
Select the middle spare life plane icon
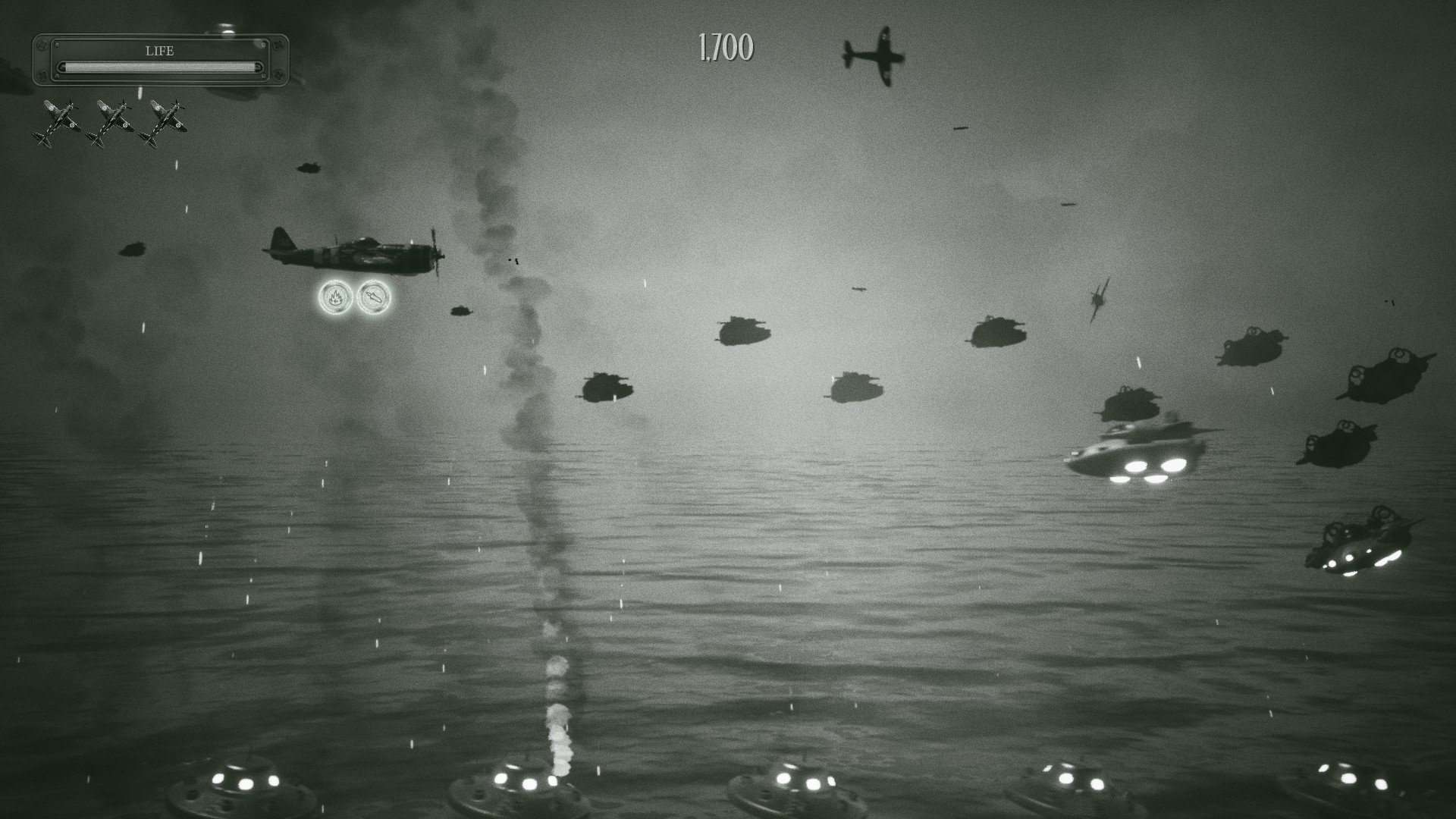point(112,121)
